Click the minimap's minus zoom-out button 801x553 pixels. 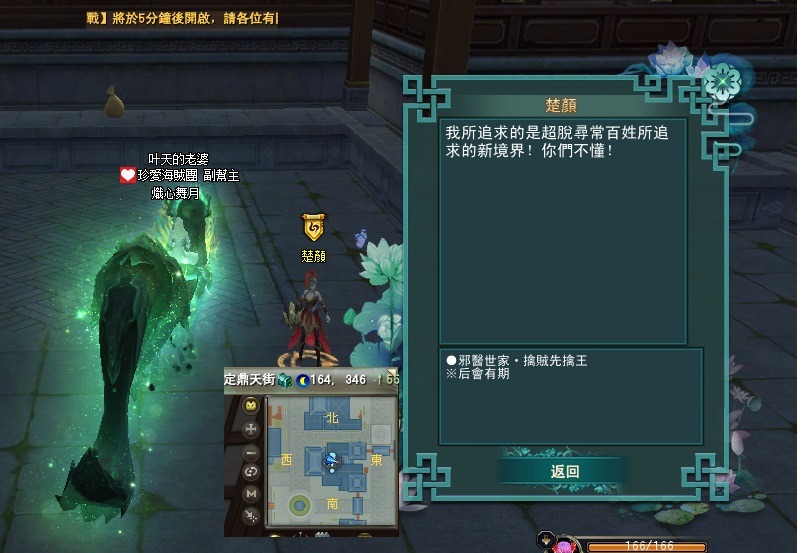251,452
